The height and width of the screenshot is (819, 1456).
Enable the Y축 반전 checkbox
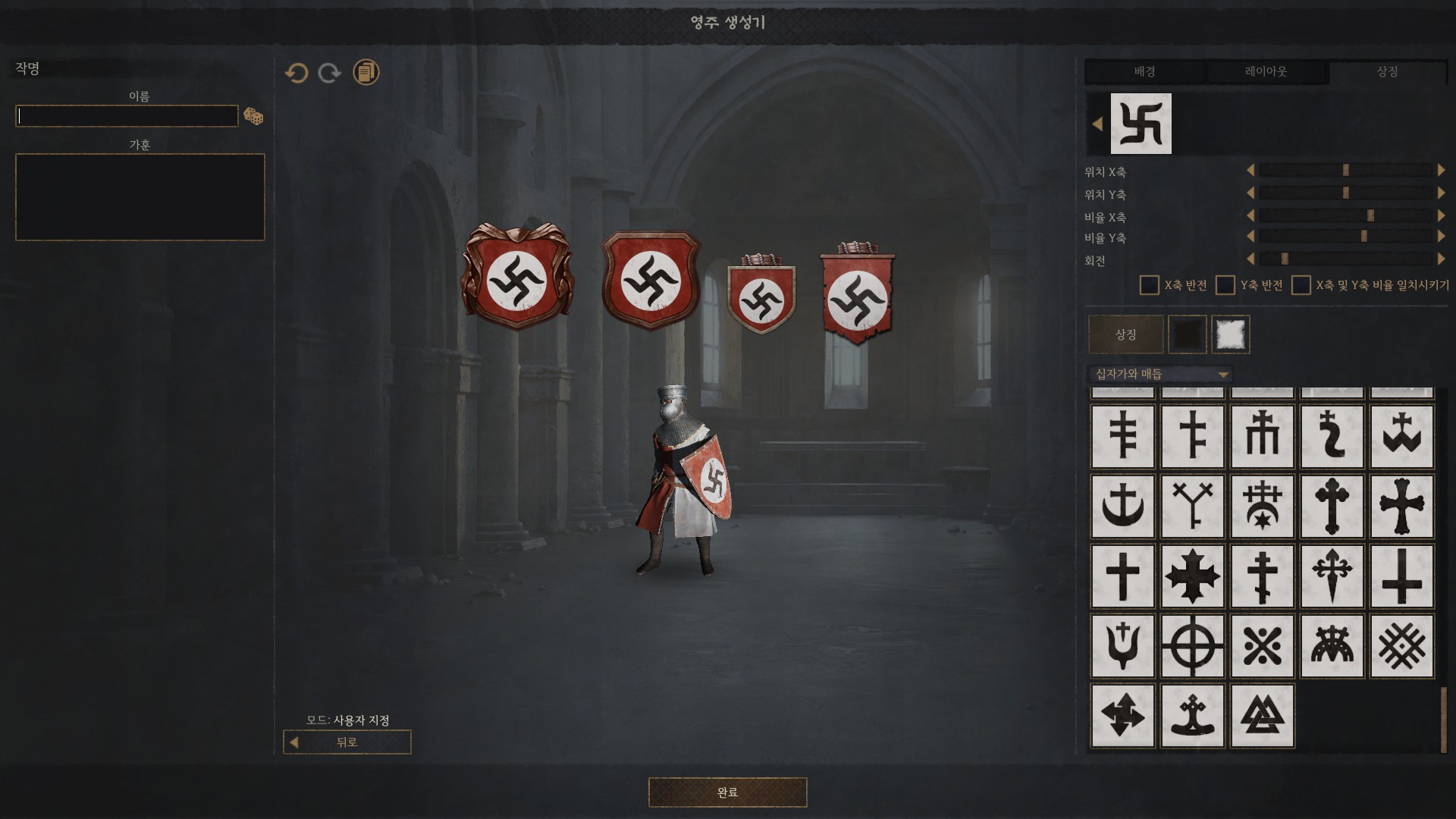tap(1225, 285)
